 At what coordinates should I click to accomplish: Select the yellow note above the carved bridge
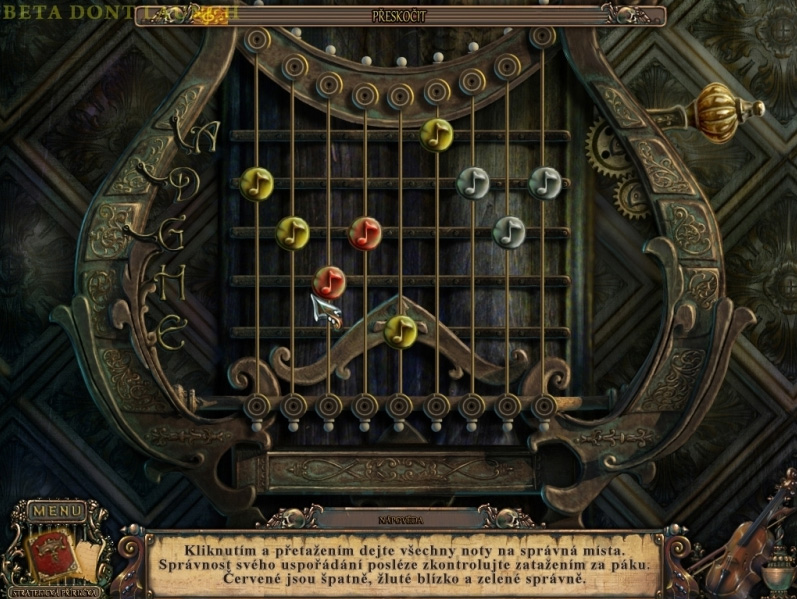coord(400,330)
